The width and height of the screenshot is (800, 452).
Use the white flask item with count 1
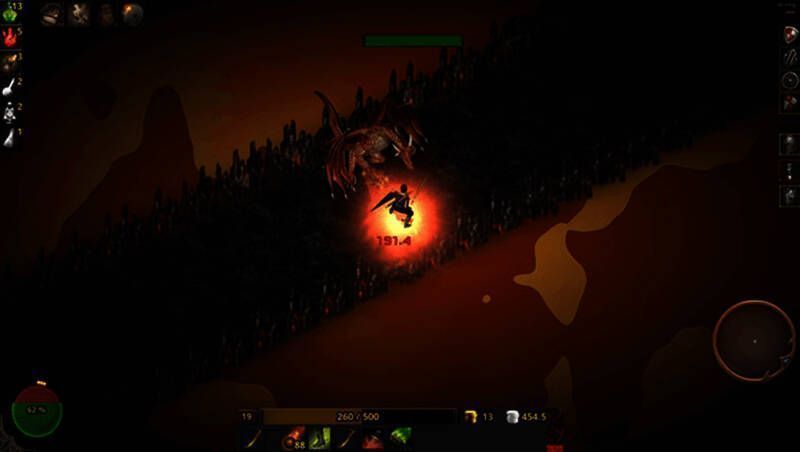pyautogui.click(x=9, y=138)
